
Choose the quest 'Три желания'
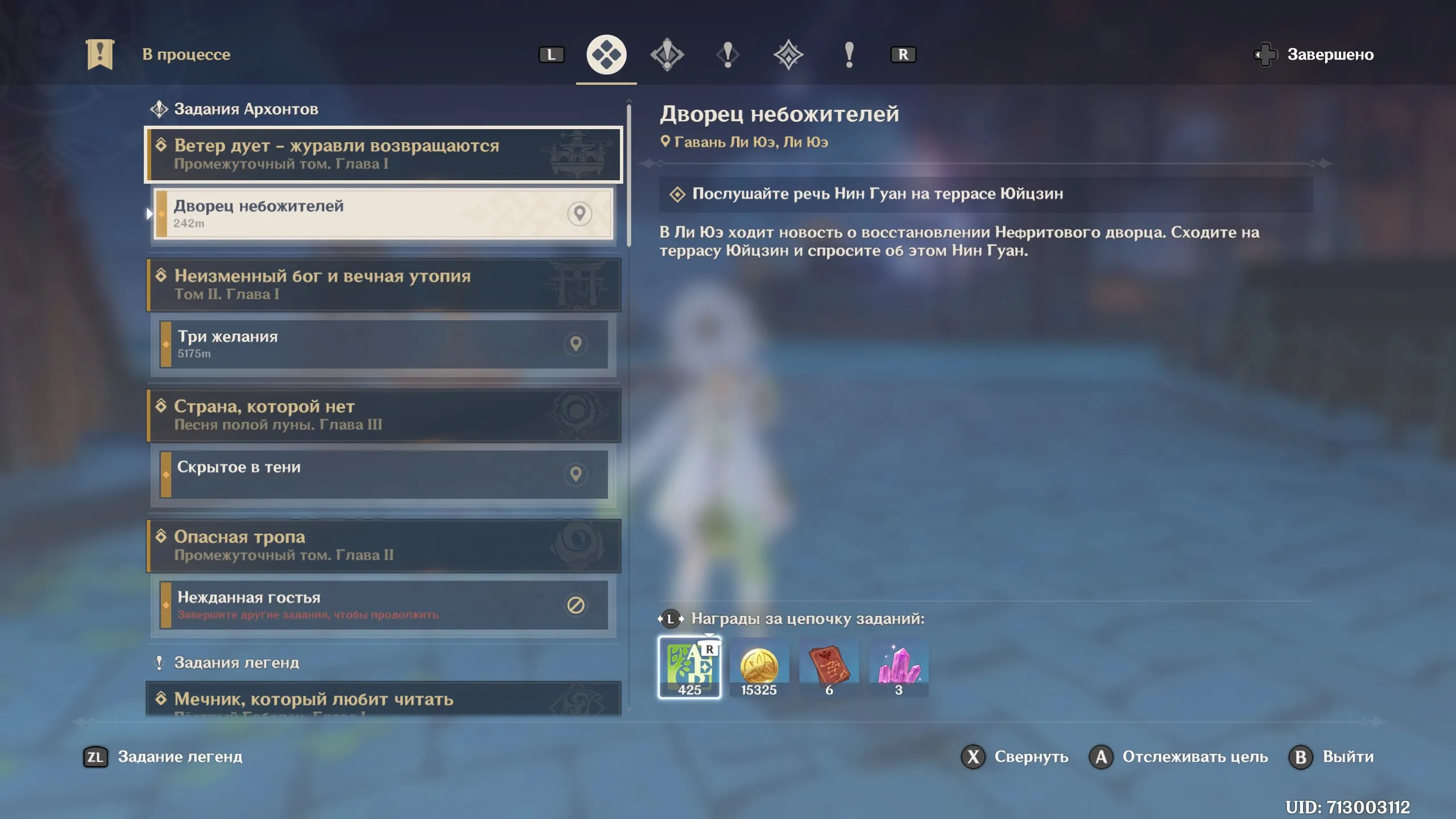point(383,344)
